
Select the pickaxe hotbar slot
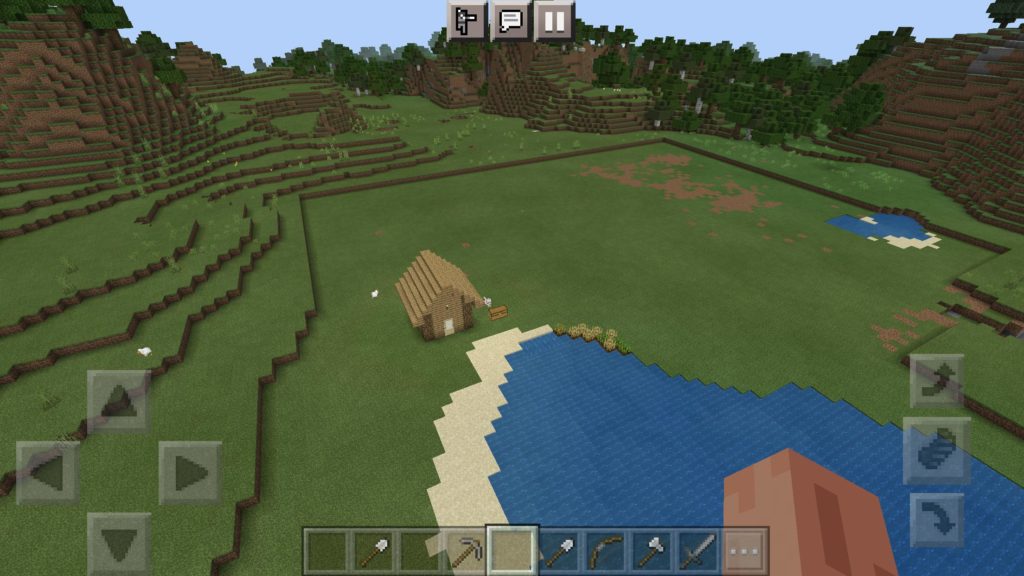point(466,550)
